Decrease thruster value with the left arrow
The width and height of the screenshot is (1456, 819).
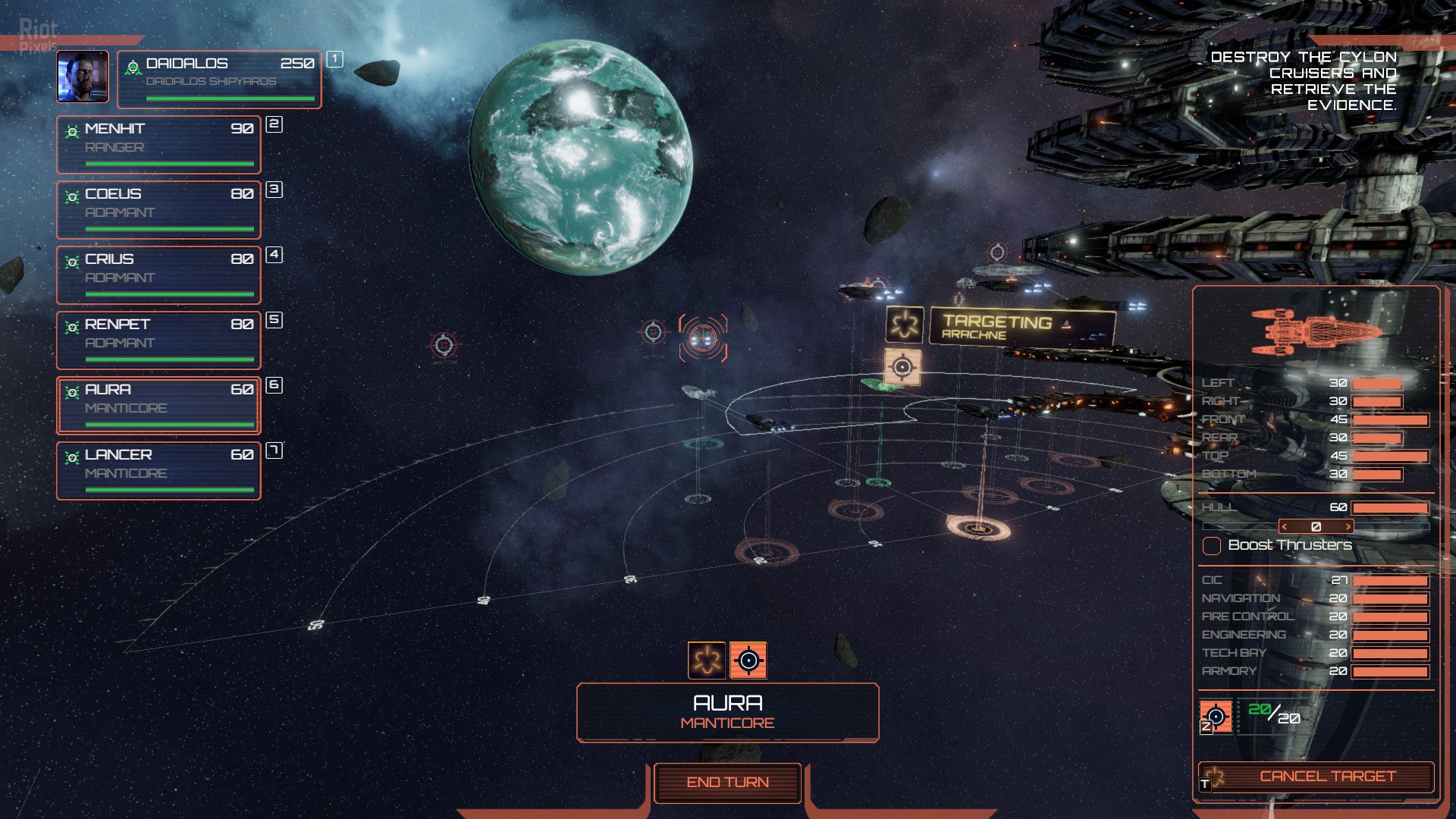[x=1285, y=526]
